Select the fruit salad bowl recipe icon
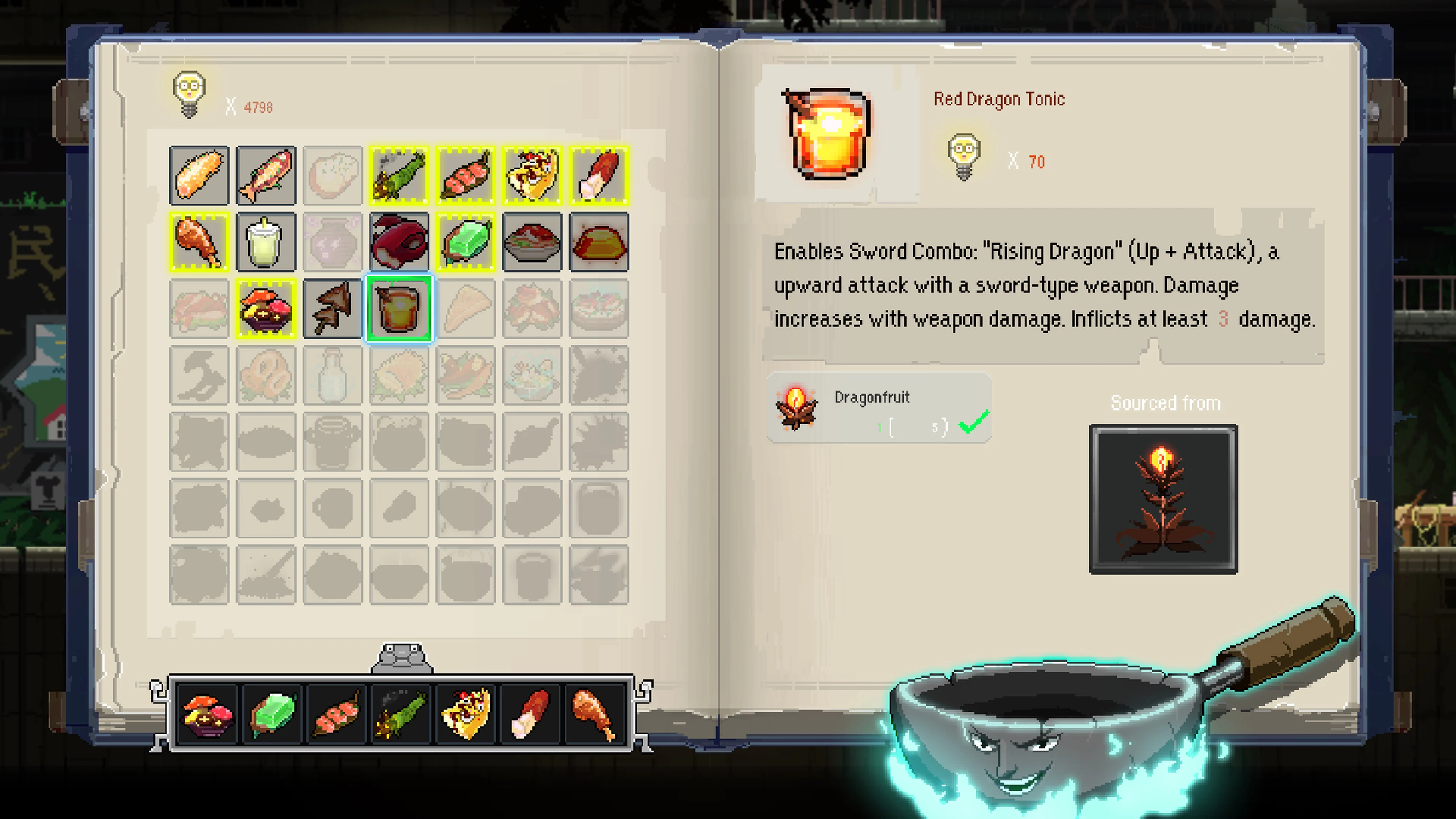This screenshot has width=1456, height=819. tap(266, 309)
